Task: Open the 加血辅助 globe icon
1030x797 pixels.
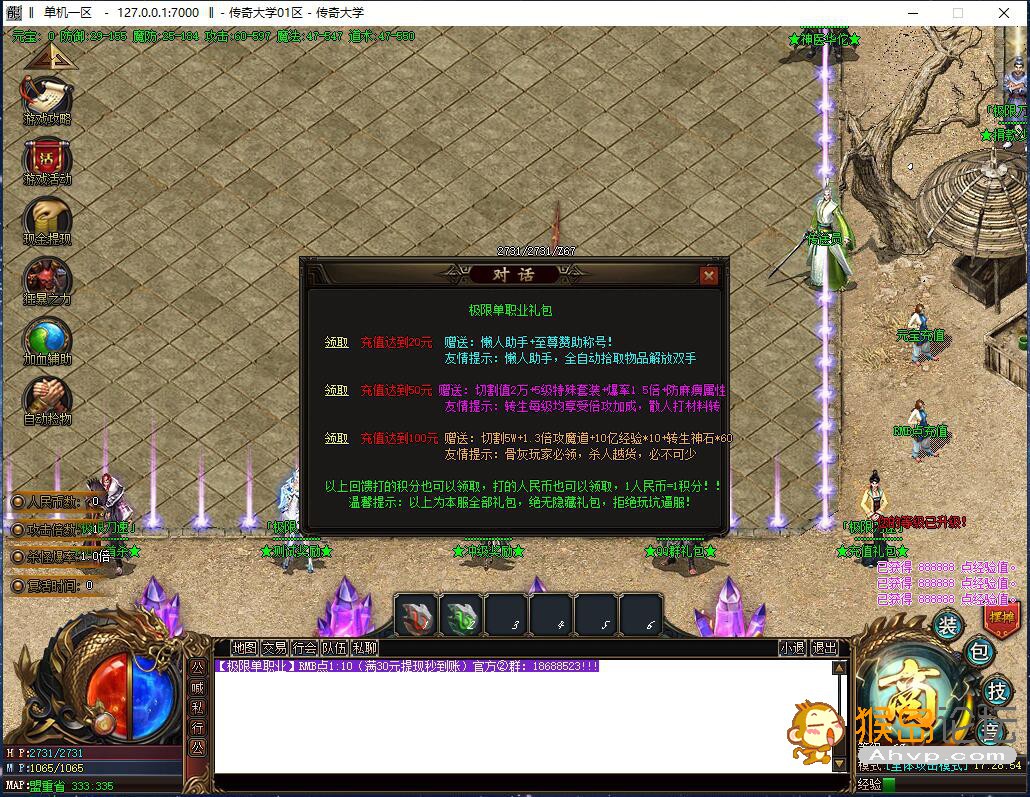Action: (x=47, y=338)
